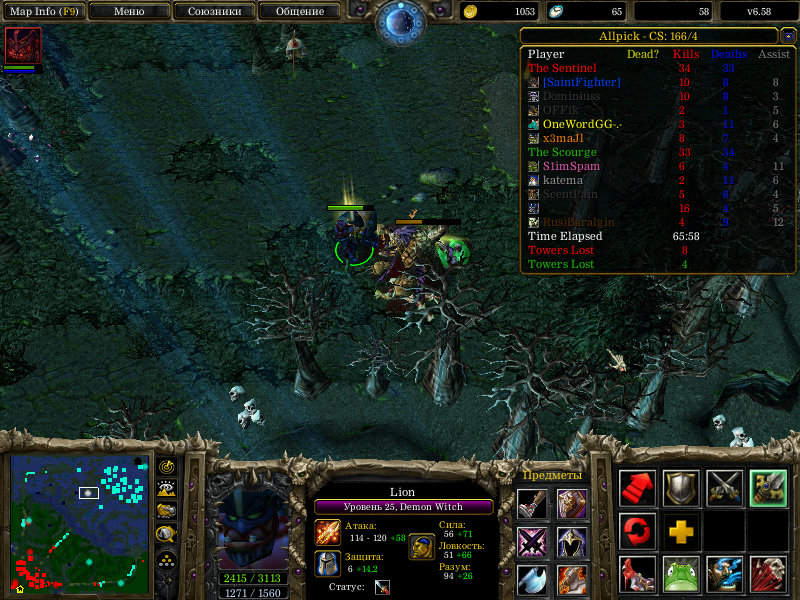800x600 pixels.
Task: Open the Меню button
Action: [x=129, y=11]
